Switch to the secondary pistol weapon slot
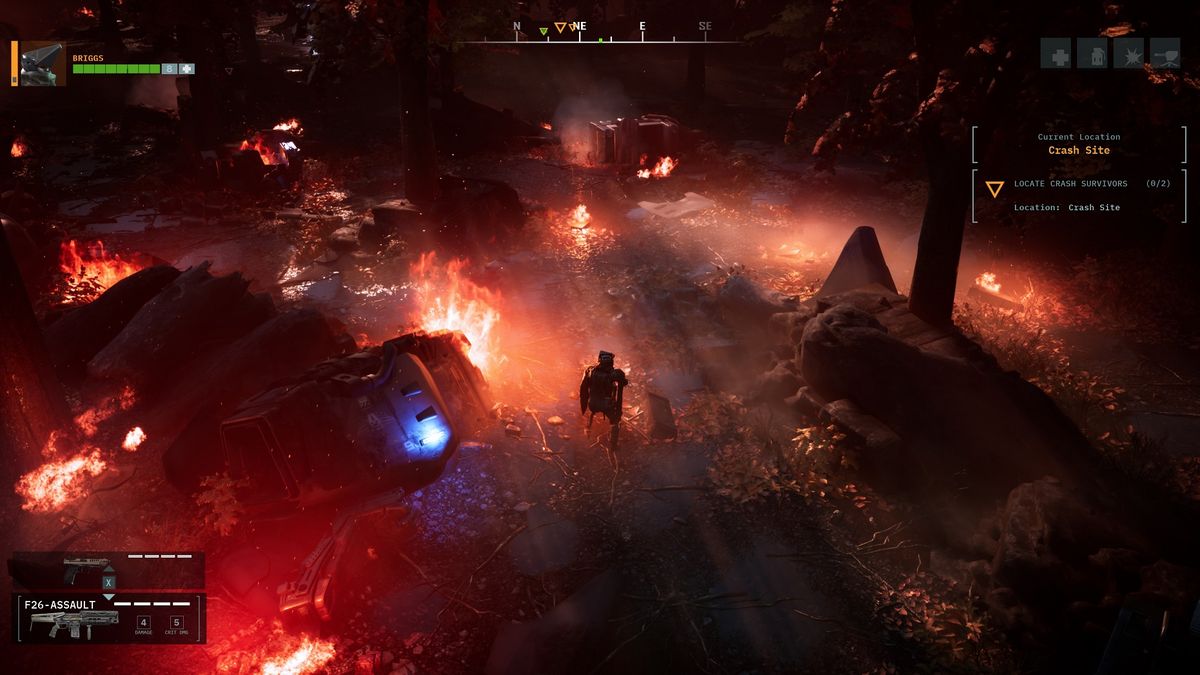This screenshot has height=675, width=1200. (106, 569)
